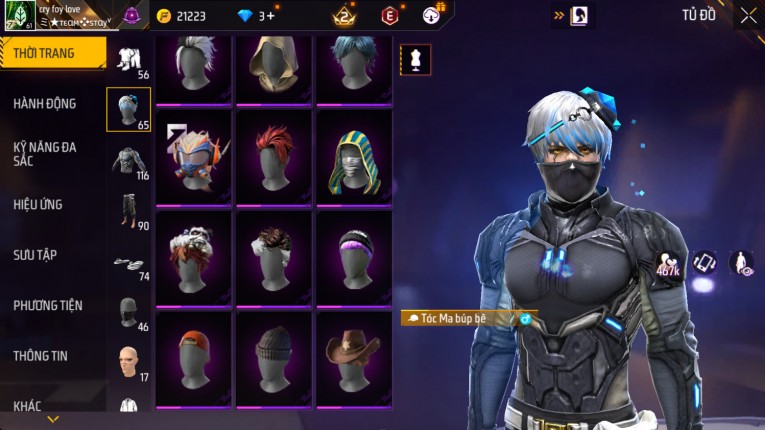This screenshot has width=765, height=430.
Task: Select the HIỆU ỨNG tab
Action: (x=38, y=204)
